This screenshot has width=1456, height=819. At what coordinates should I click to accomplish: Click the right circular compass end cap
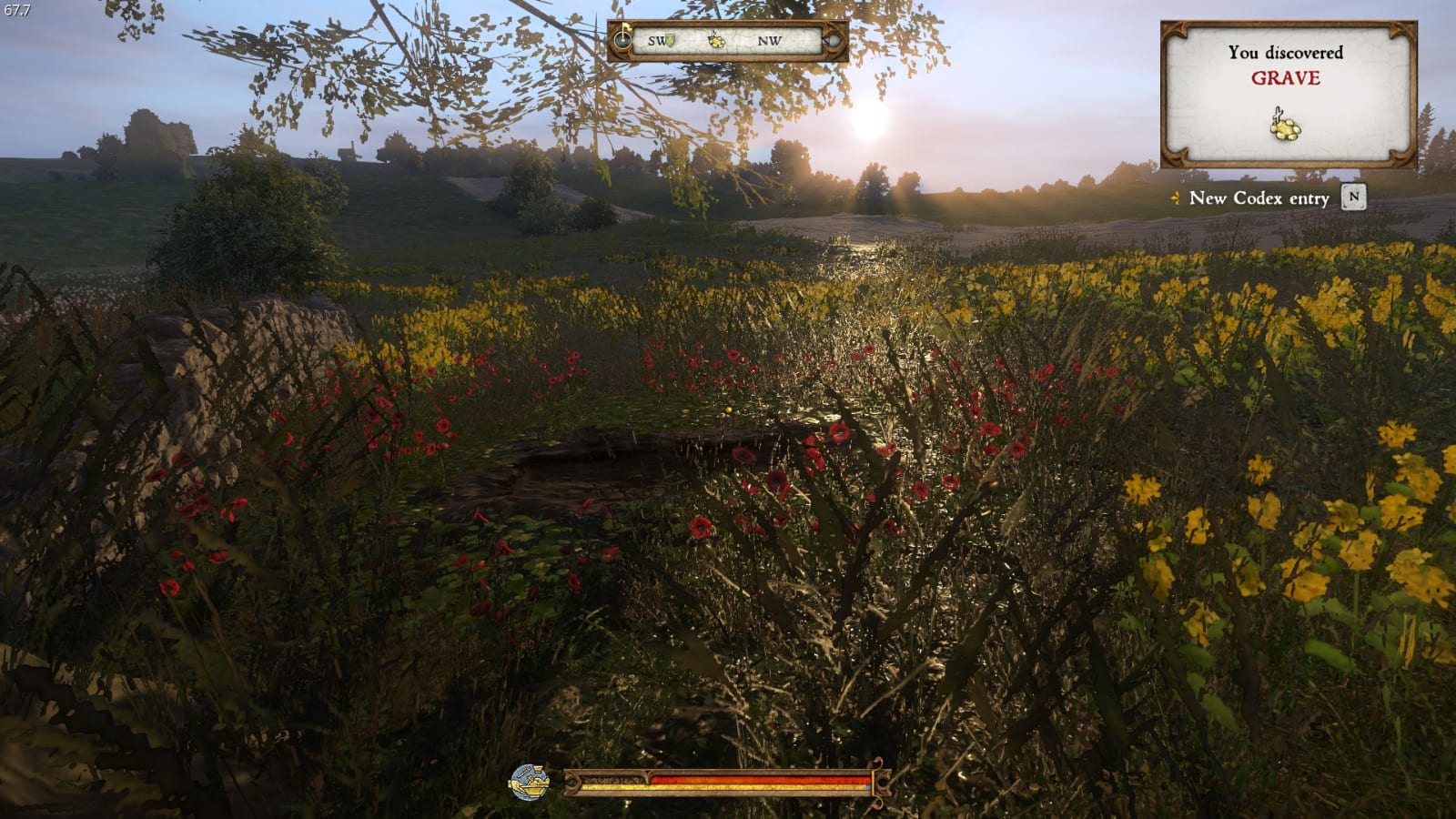click(834, 41)
